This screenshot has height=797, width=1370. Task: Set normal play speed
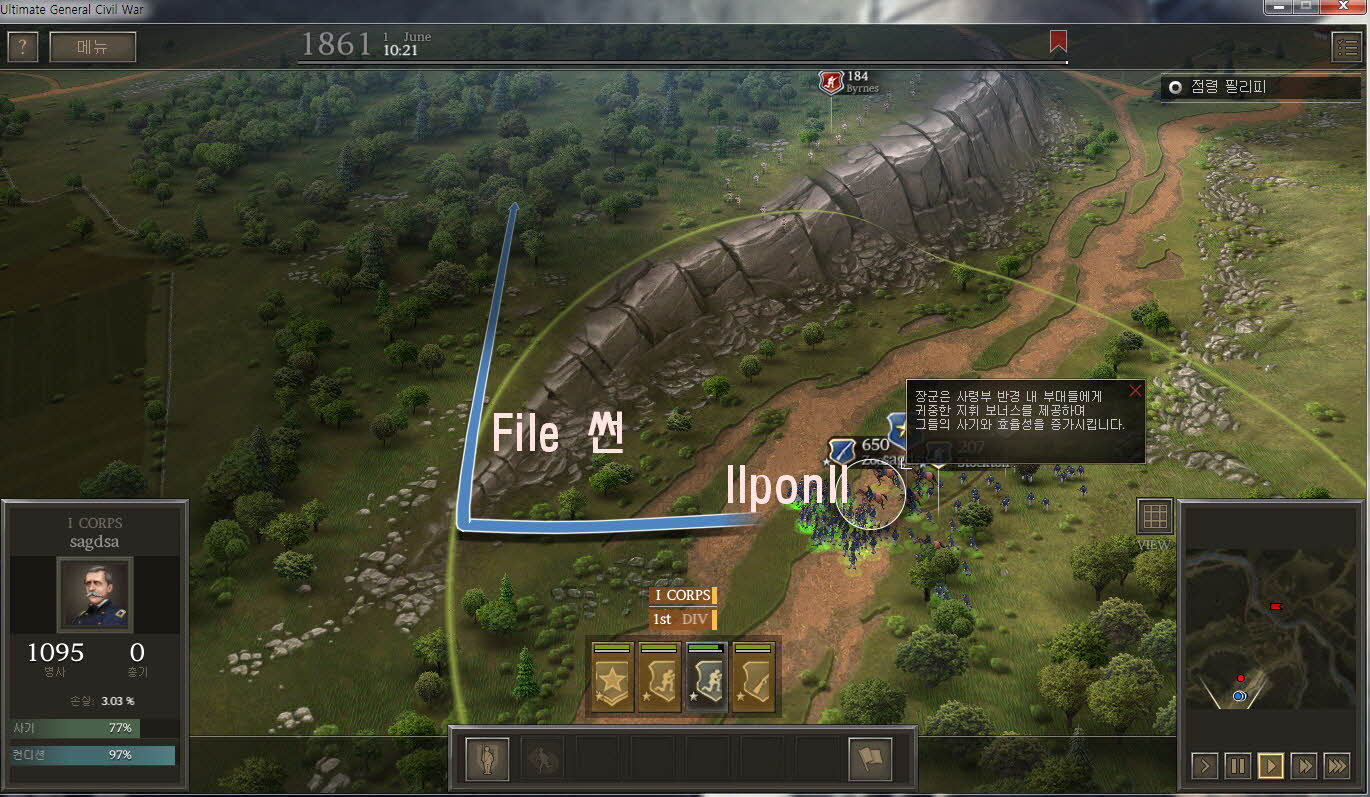click(1271, 766)
